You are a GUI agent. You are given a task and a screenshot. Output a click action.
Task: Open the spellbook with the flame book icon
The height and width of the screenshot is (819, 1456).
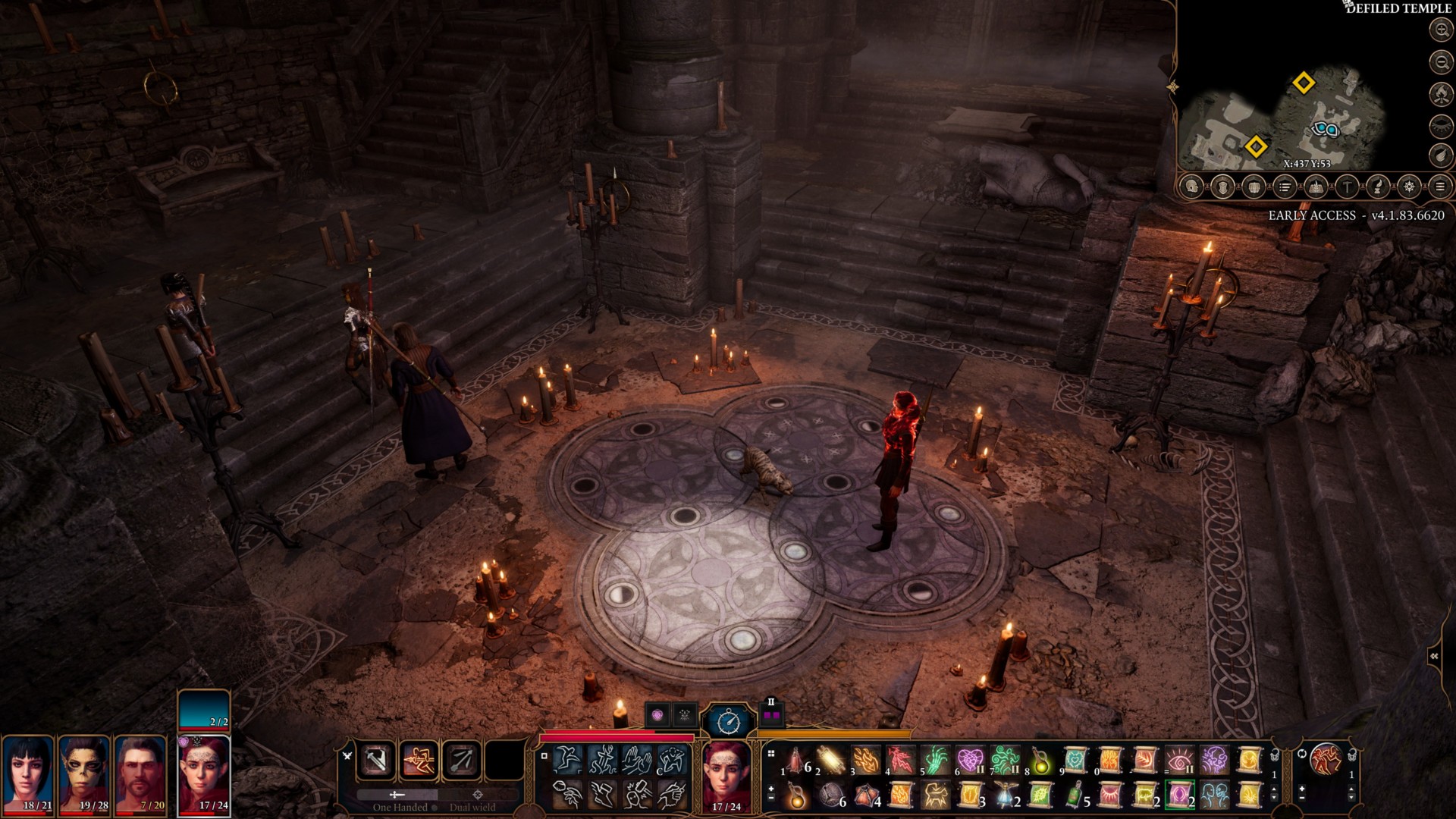point(1316,187)
